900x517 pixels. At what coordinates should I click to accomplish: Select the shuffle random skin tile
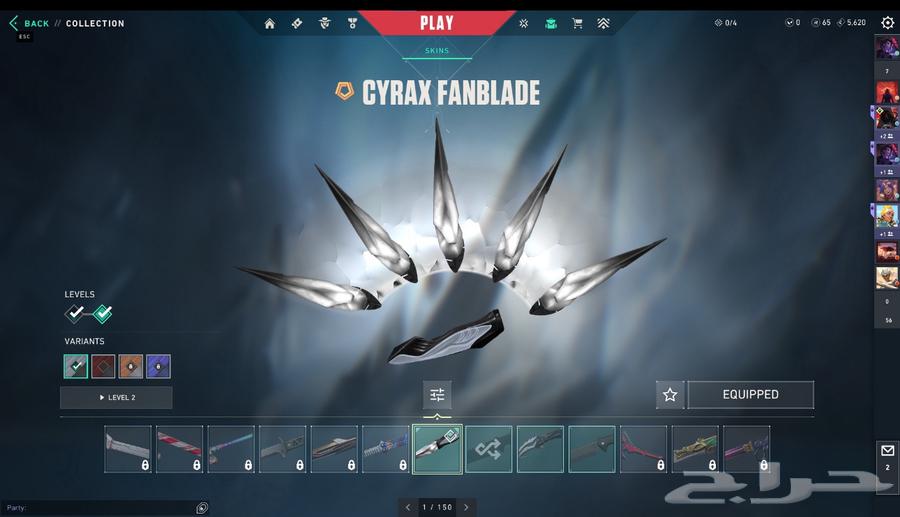489,449
